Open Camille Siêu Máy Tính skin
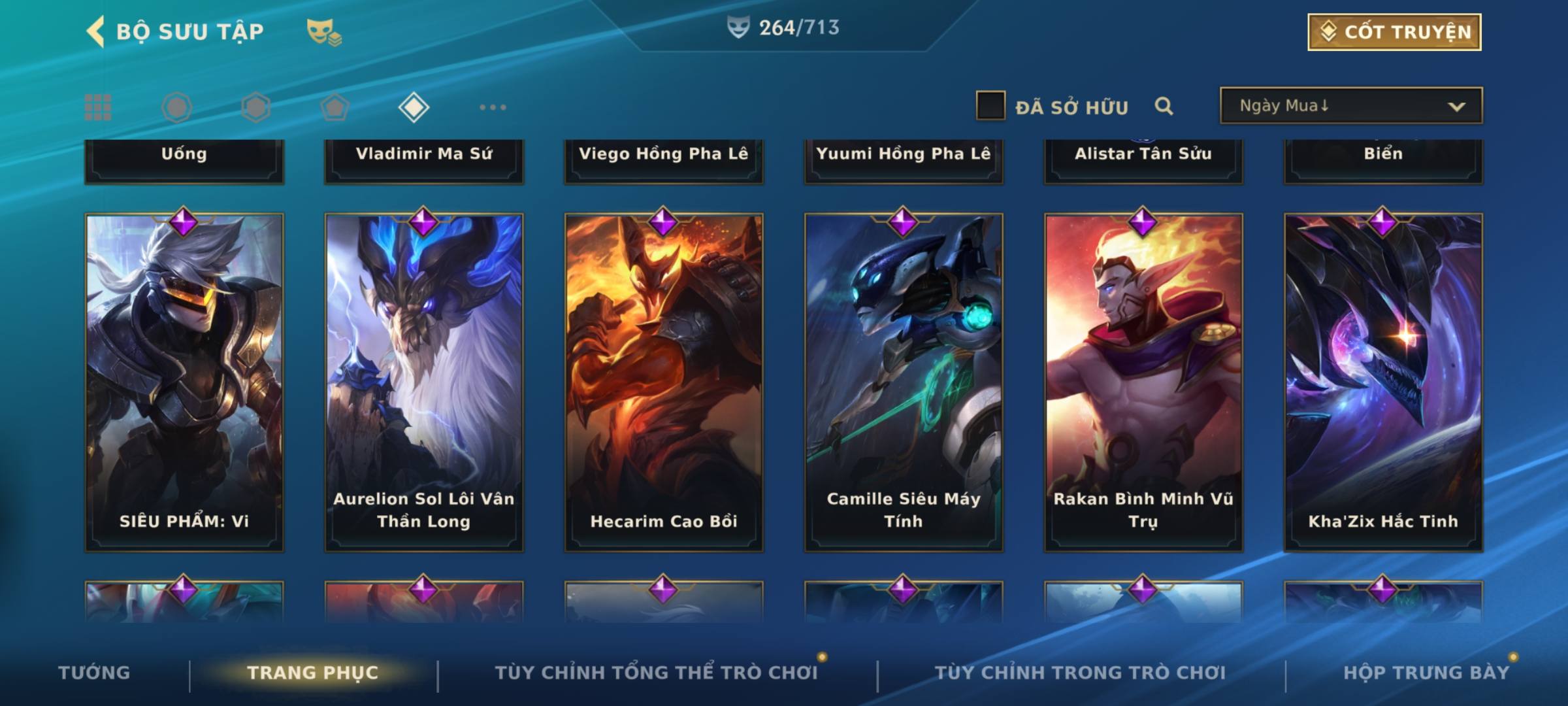 (904, 382)
